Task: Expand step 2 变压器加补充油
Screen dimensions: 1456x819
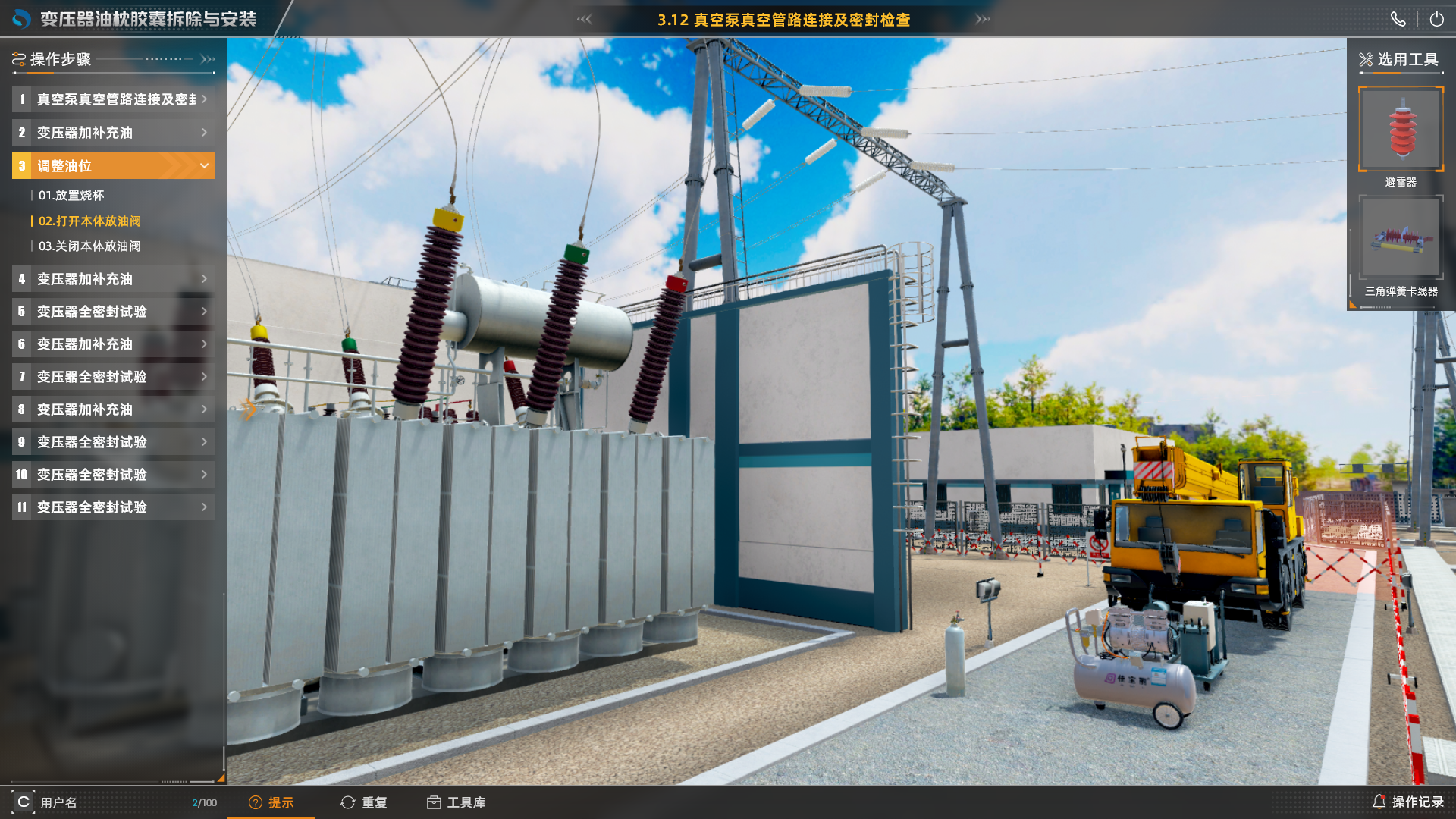Action: pos(114,133)
